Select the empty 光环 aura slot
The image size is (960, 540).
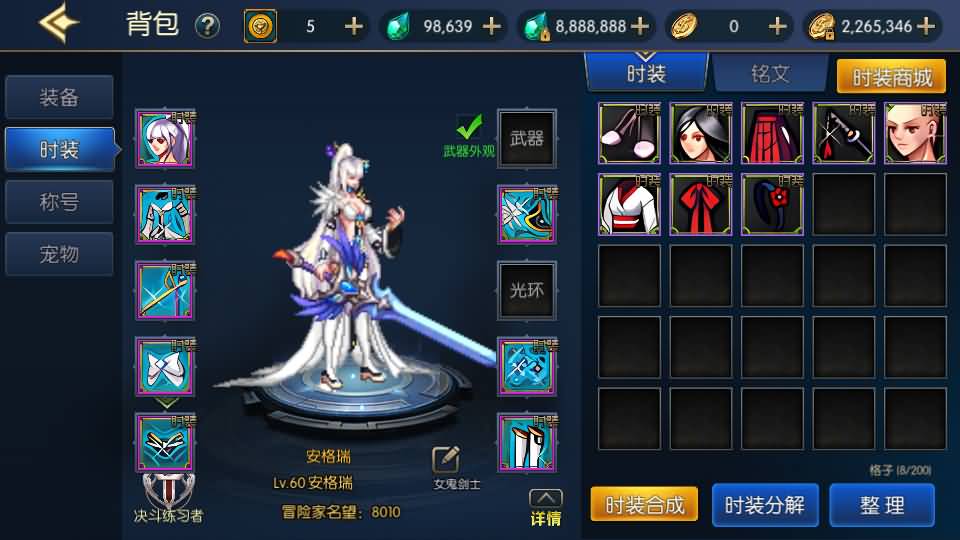click(527, 291)
